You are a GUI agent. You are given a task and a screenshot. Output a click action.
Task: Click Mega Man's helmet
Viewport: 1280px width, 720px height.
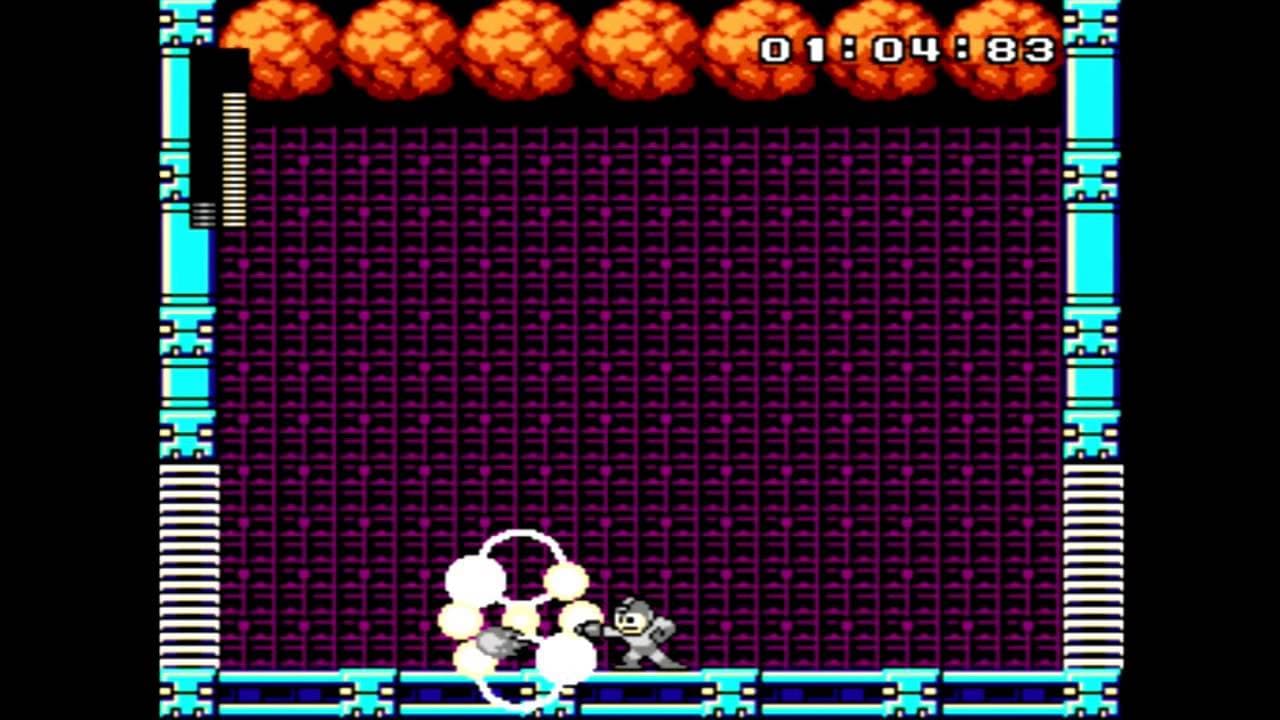633,608
